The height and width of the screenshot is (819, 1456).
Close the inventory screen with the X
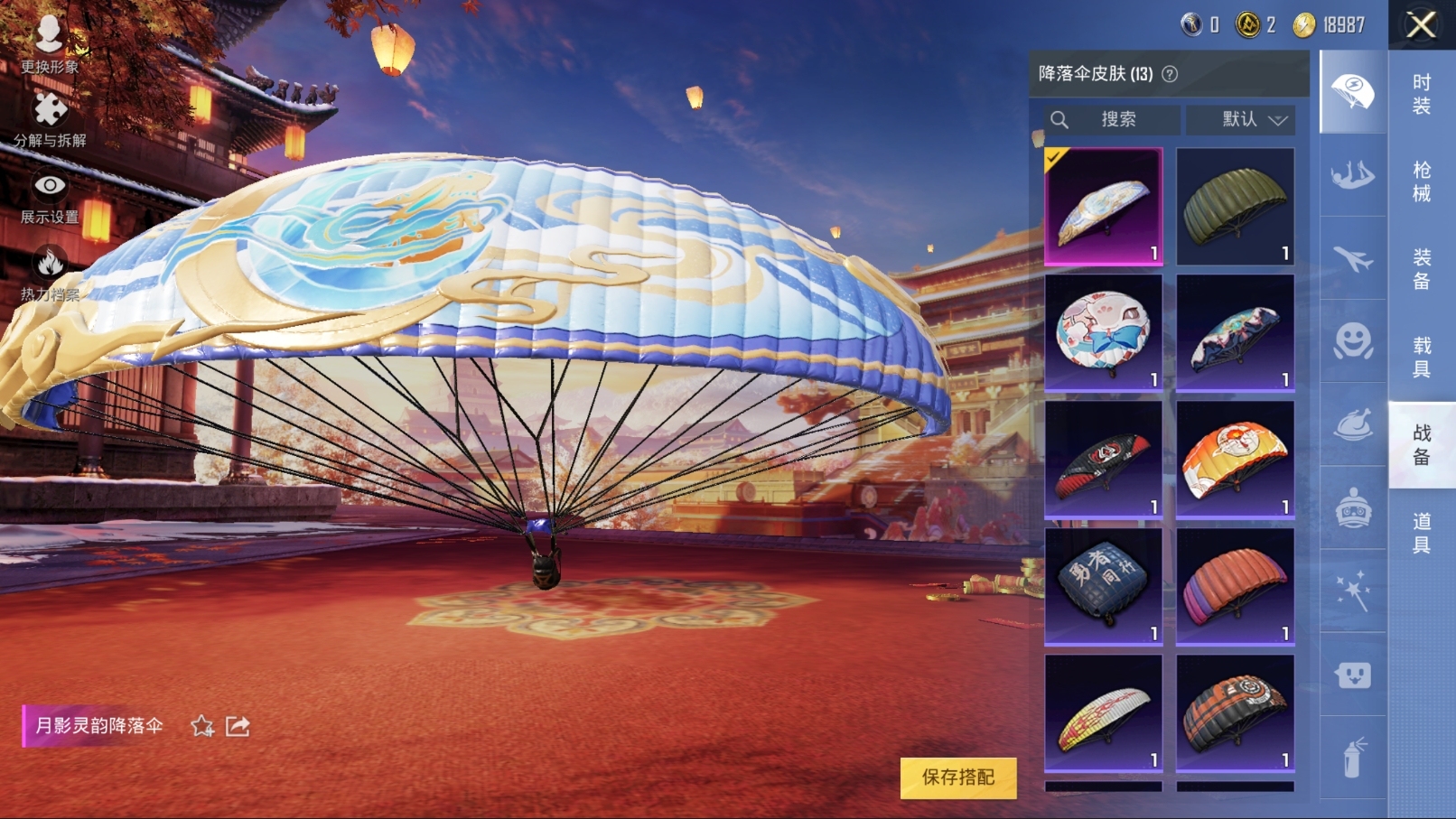[x=1421, y=25]
